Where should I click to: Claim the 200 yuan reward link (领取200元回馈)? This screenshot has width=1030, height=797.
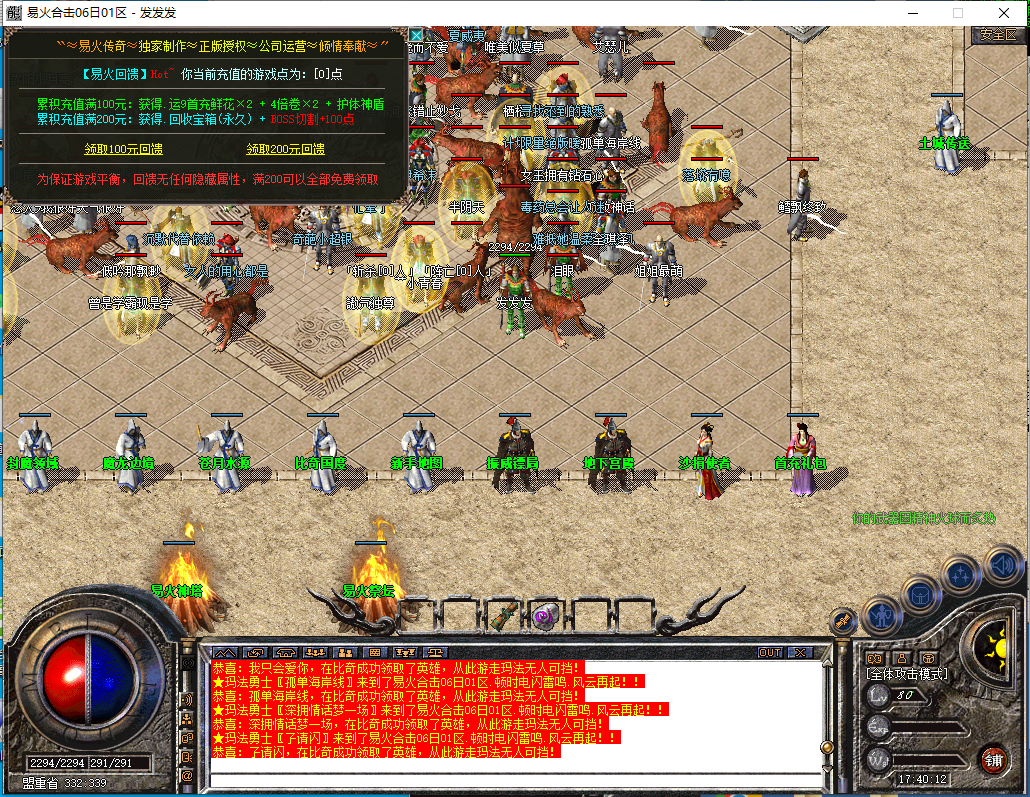coord(285,149)
